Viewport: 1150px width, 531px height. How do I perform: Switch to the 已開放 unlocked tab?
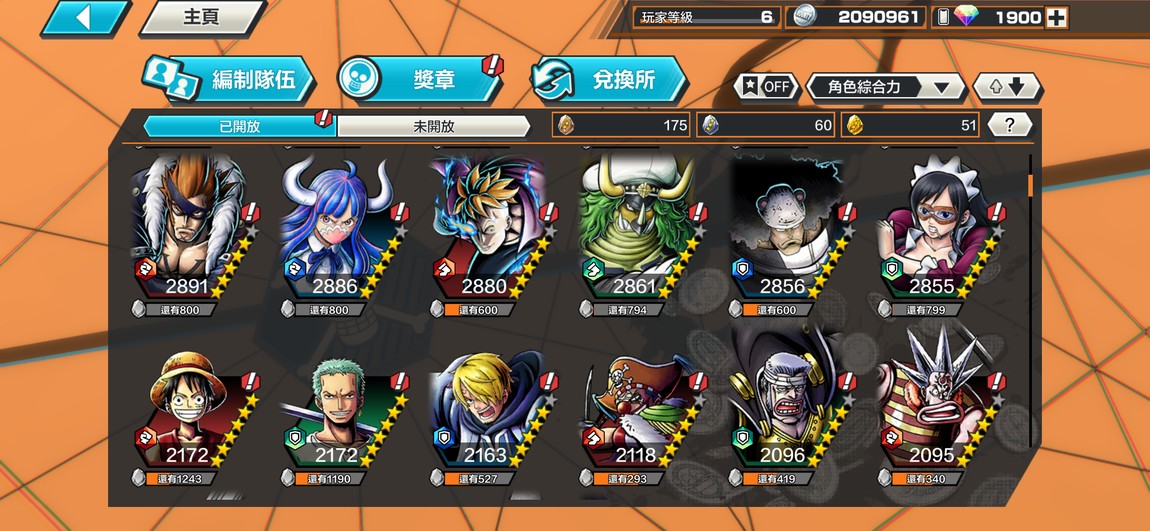(x=239, y=126)
